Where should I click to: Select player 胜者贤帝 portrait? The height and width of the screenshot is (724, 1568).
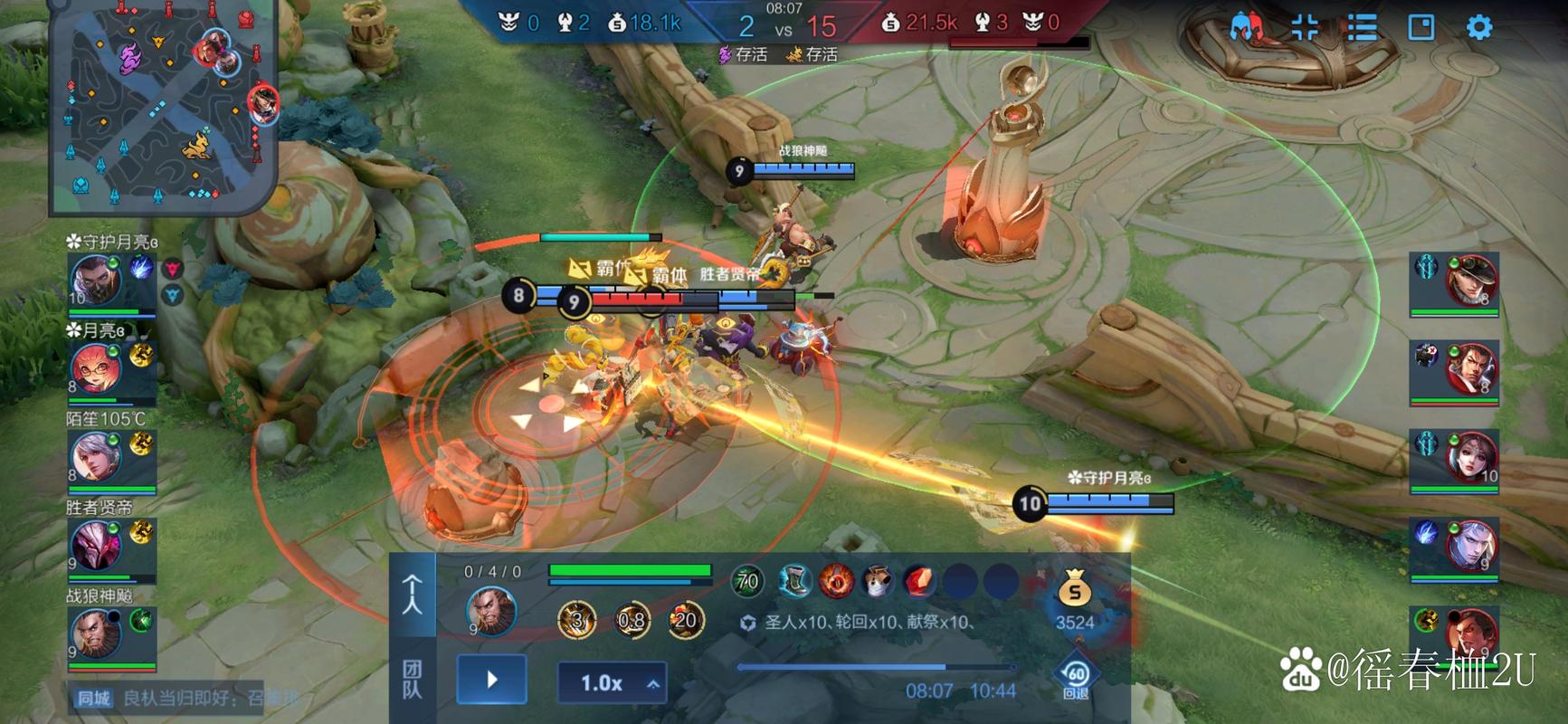97,546
